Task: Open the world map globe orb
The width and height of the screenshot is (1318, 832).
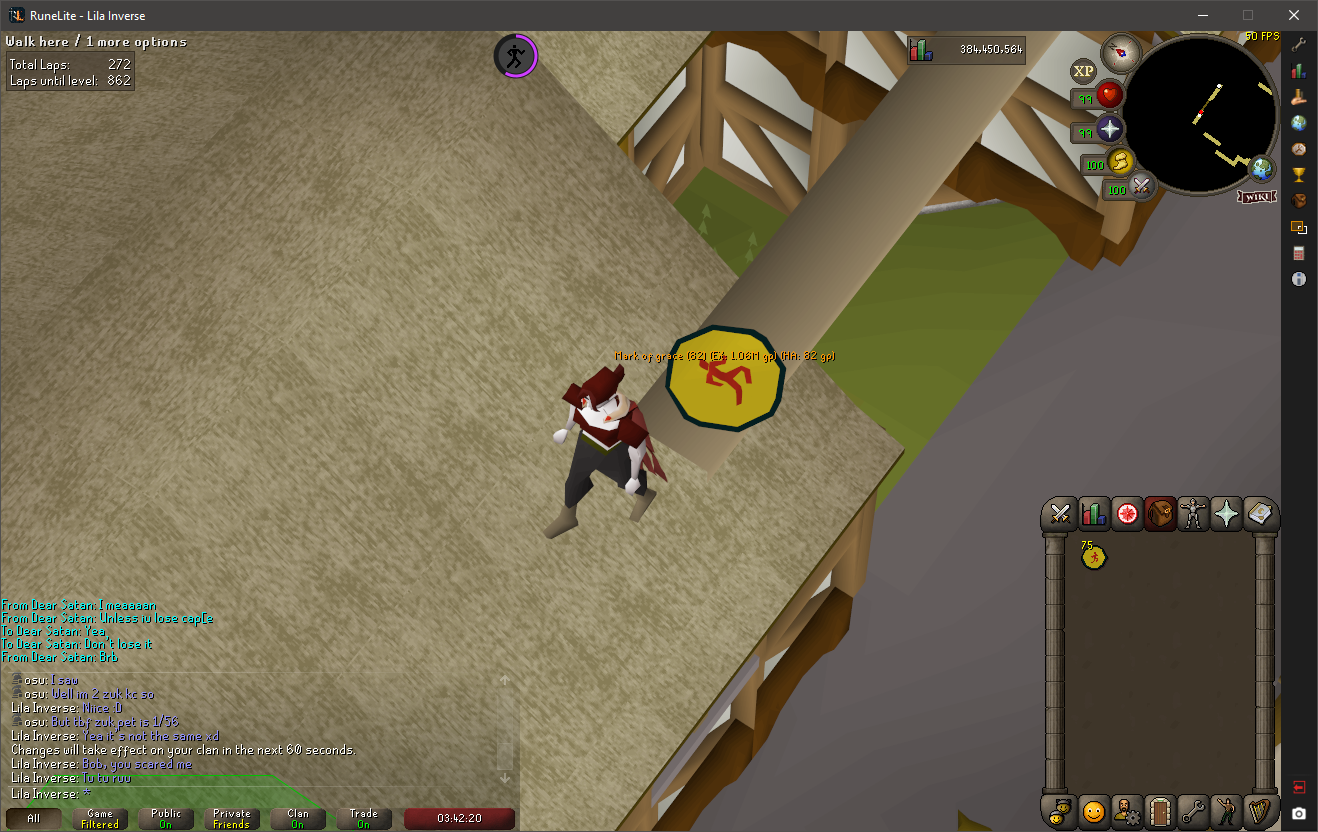Action: (x=1262, y=168)
